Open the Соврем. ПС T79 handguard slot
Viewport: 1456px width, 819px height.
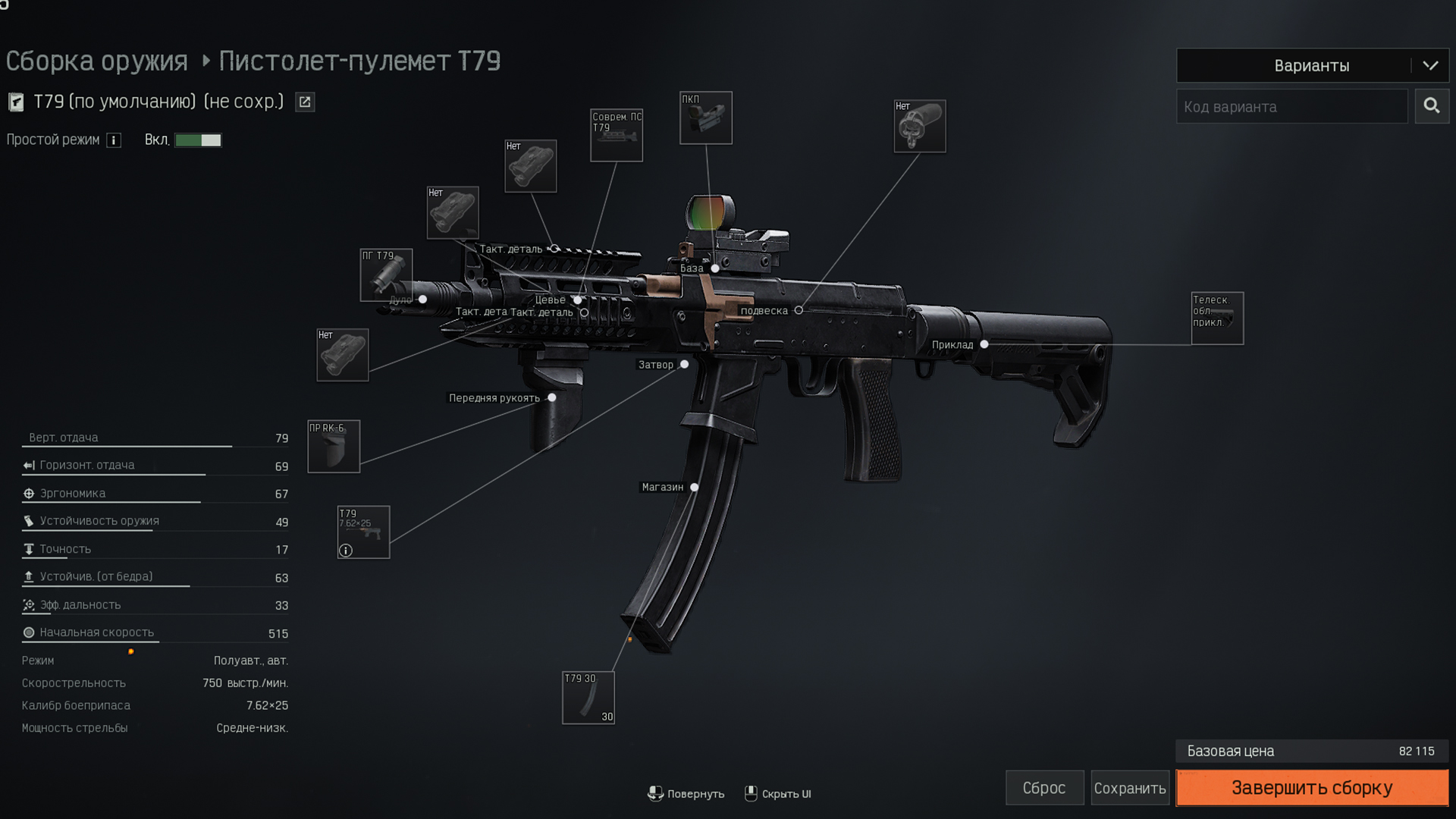(617, 135)
